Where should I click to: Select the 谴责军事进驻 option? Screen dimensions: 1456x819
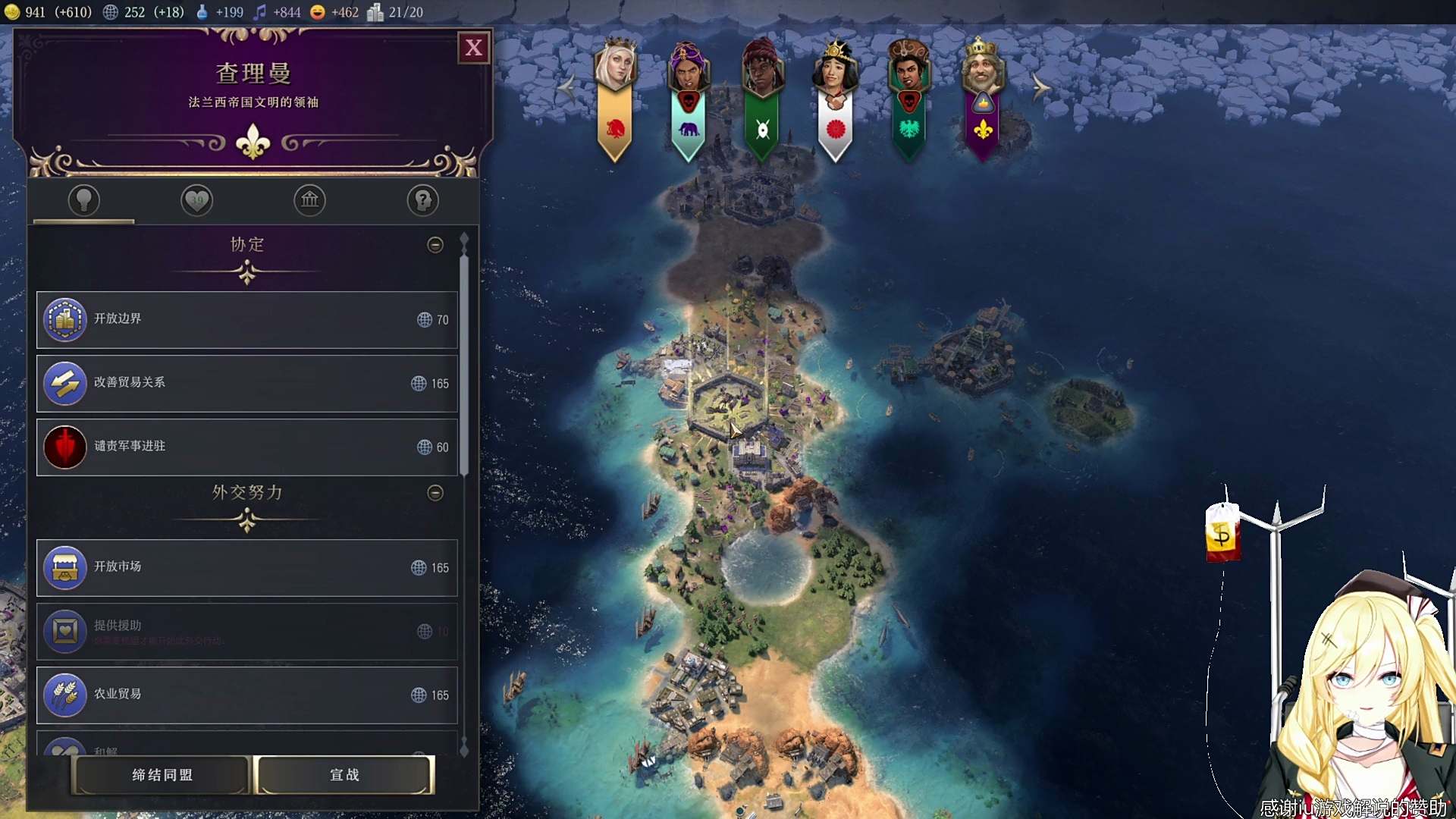pos(246,447)
